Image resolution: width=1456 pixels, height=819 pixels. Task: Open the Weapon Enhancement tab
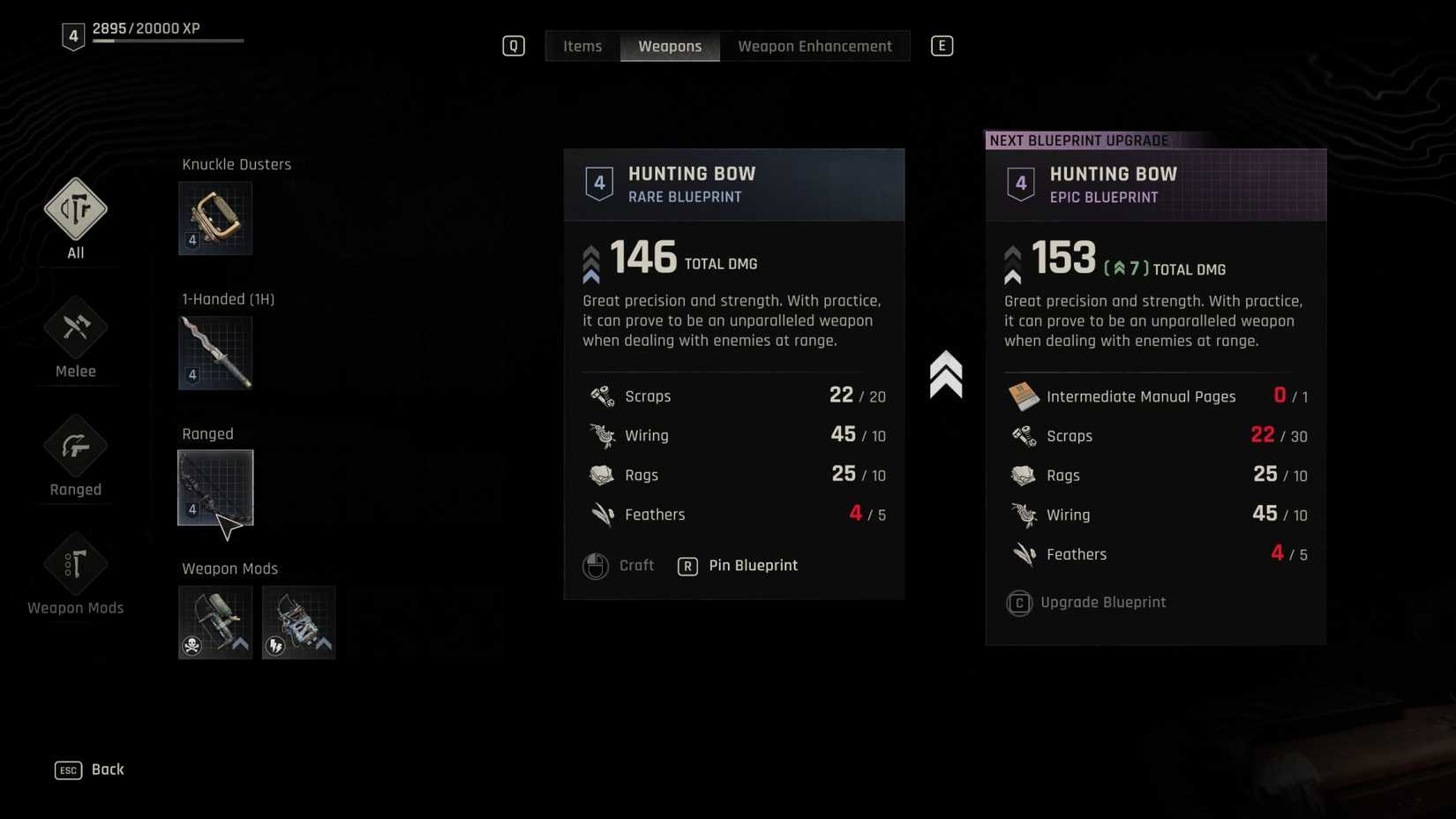pyautogui.click(x=814, y=45)
